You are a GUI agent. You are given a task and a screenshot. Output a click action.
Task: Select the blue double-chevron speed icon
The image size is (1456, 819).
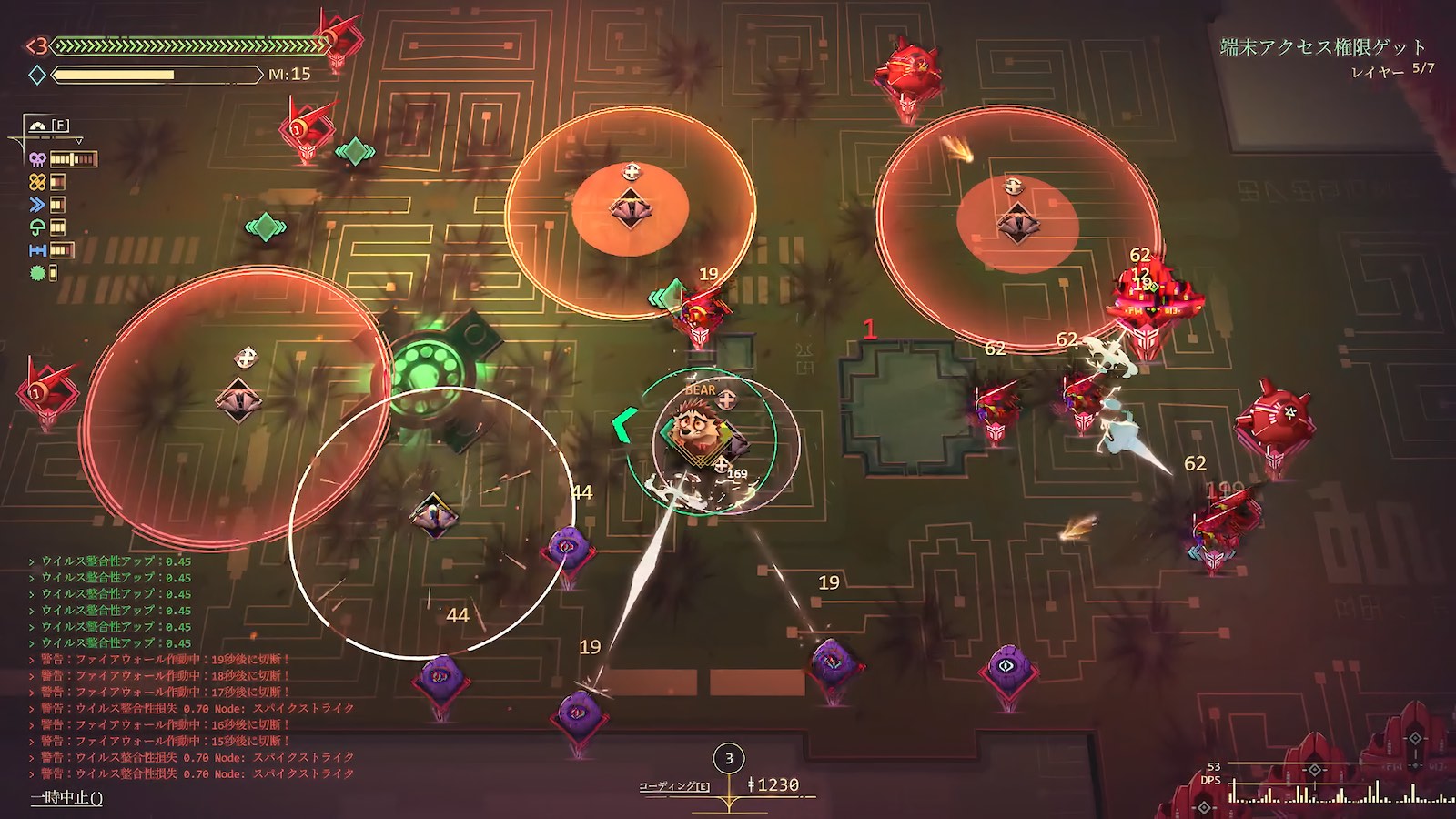click(37, 205)
